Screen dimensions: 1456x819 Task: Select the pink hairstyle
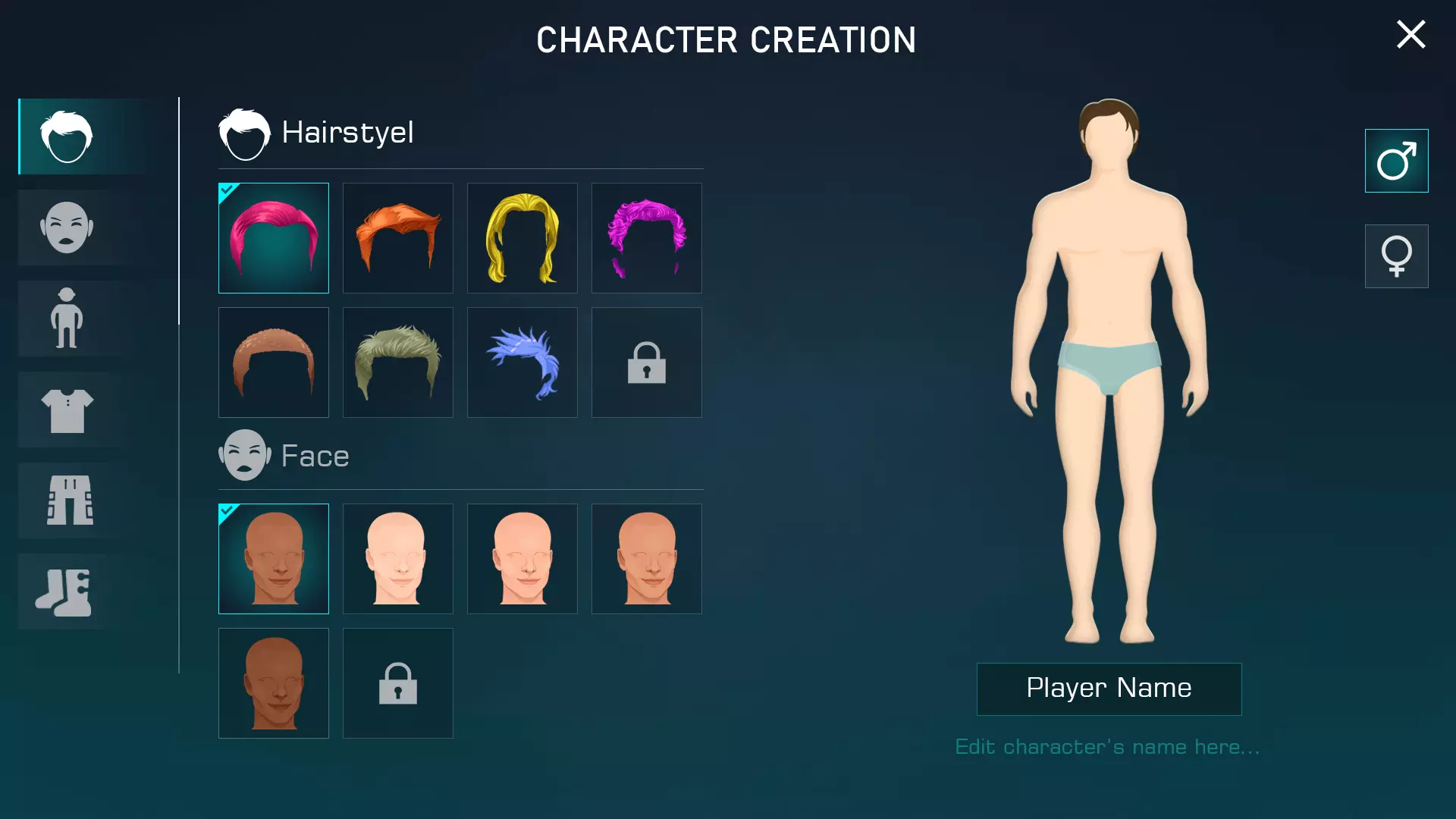click(274, 238)
